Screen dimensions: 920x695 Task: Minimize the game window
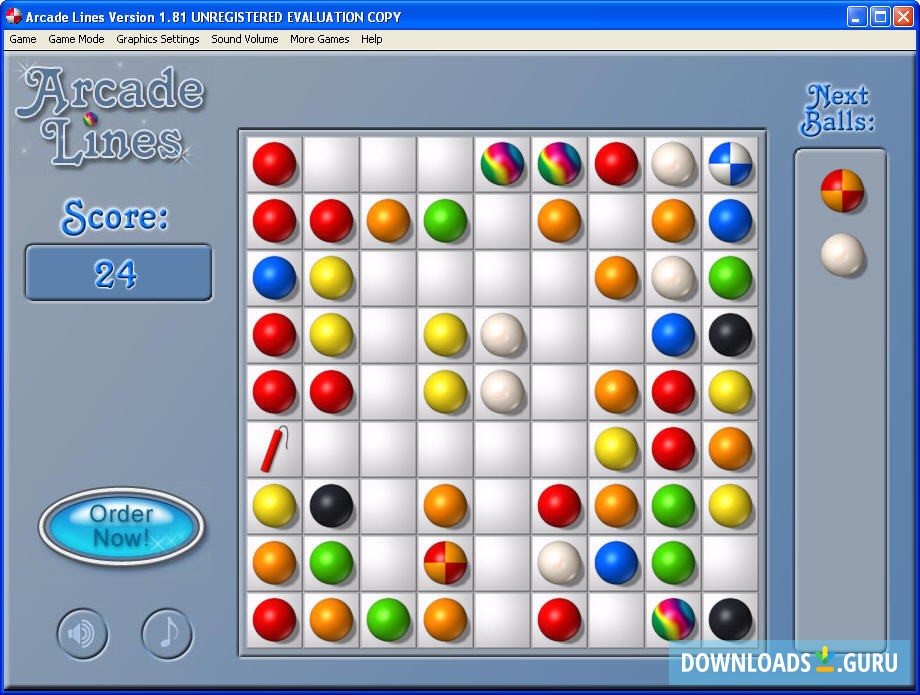coord(858,17)
